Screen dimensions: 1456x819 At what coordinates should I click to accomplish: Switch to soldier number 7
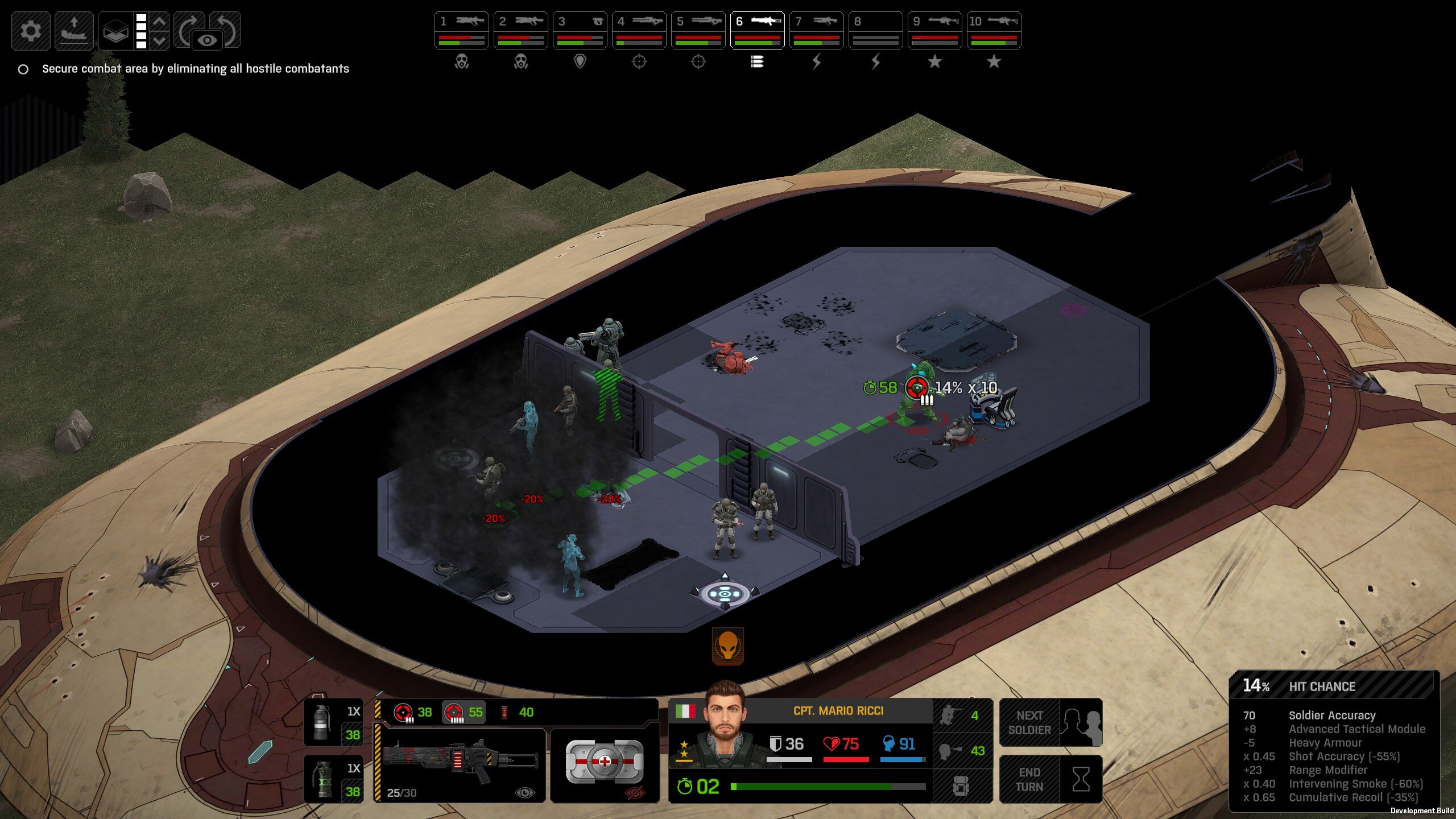pos(816,30)
